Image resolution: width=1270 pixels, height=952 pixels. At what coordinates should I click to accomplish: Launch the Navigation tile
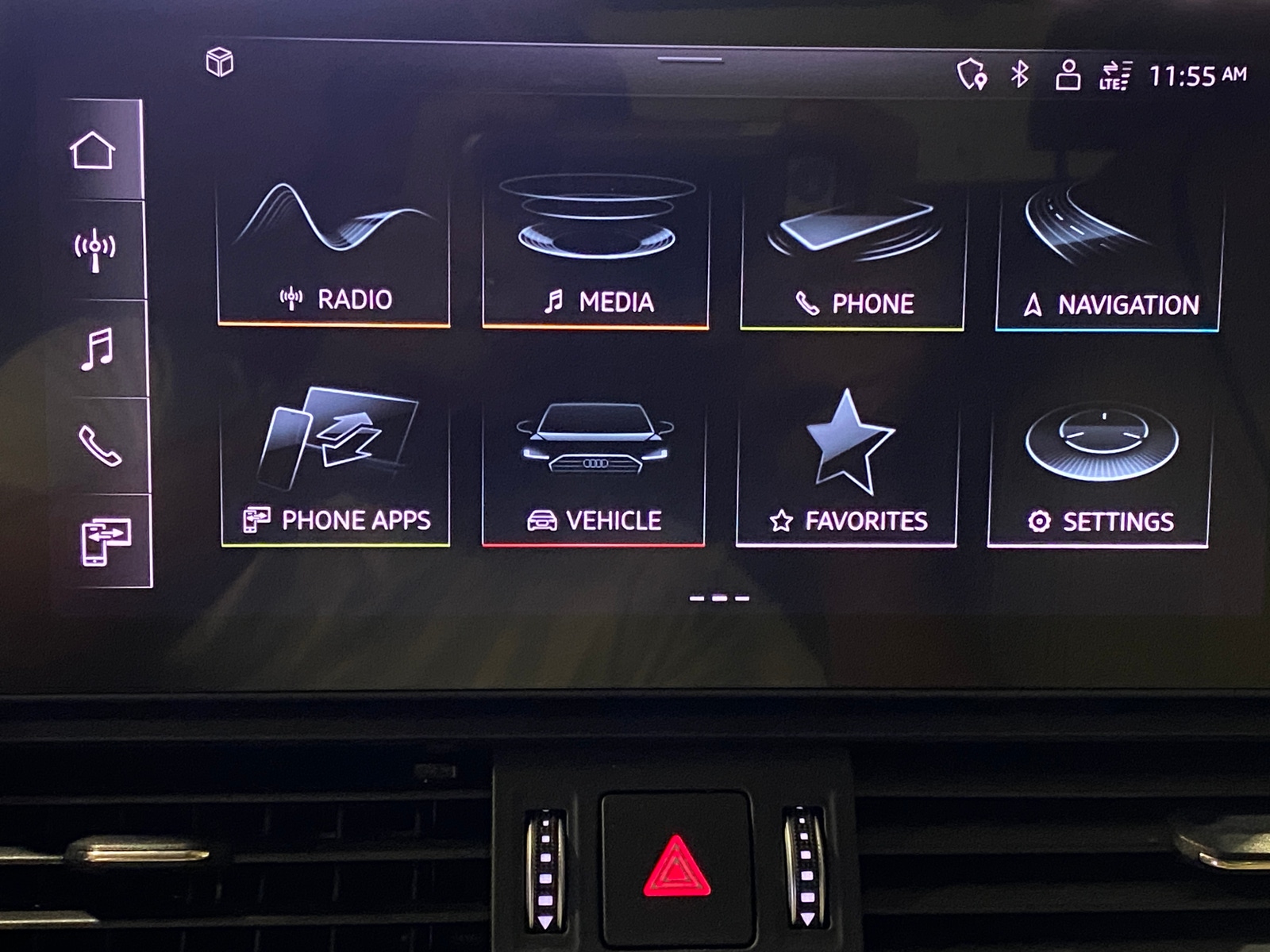click(1109, 259)
